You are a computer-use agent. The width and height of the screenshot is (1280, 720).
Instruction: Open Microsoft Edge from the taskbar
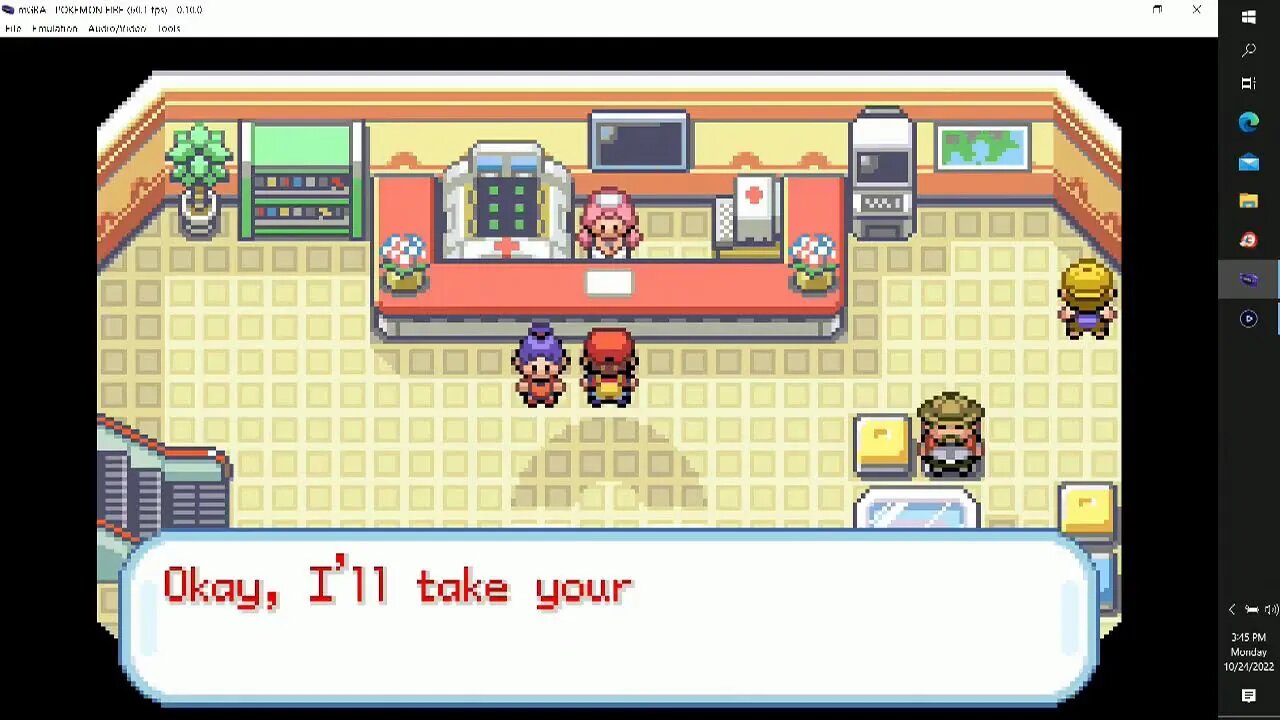click(1248, 122)
